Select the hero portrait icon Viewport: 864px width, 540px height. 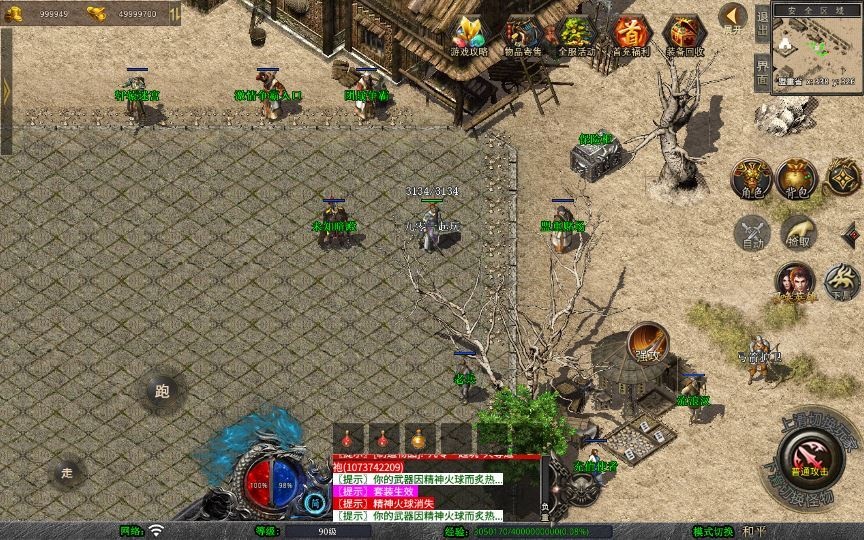click(795, 282)
